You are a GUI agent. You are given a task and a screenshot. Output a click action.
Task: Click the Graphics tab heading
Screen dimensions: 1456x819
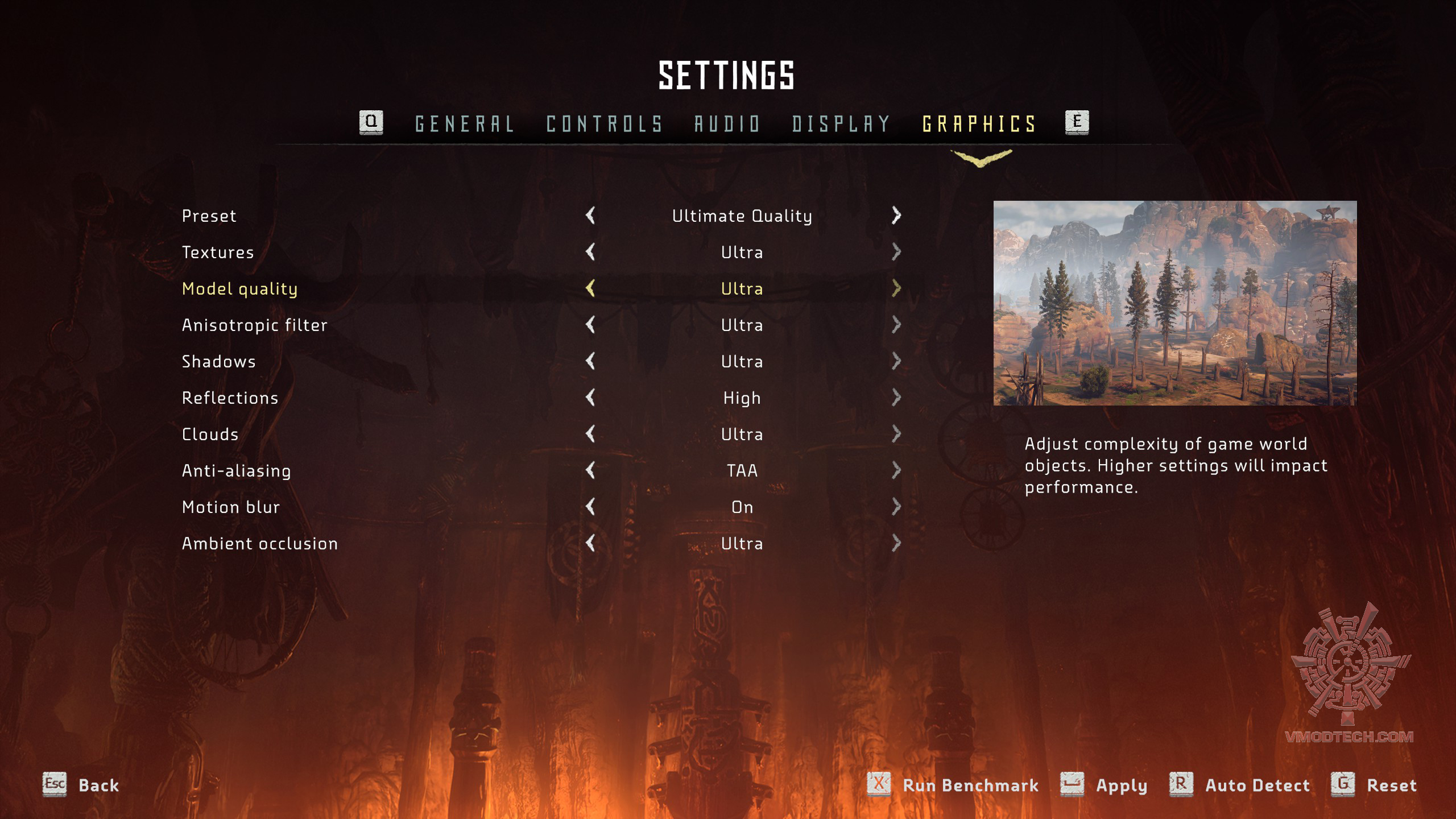tap(979, 123)
